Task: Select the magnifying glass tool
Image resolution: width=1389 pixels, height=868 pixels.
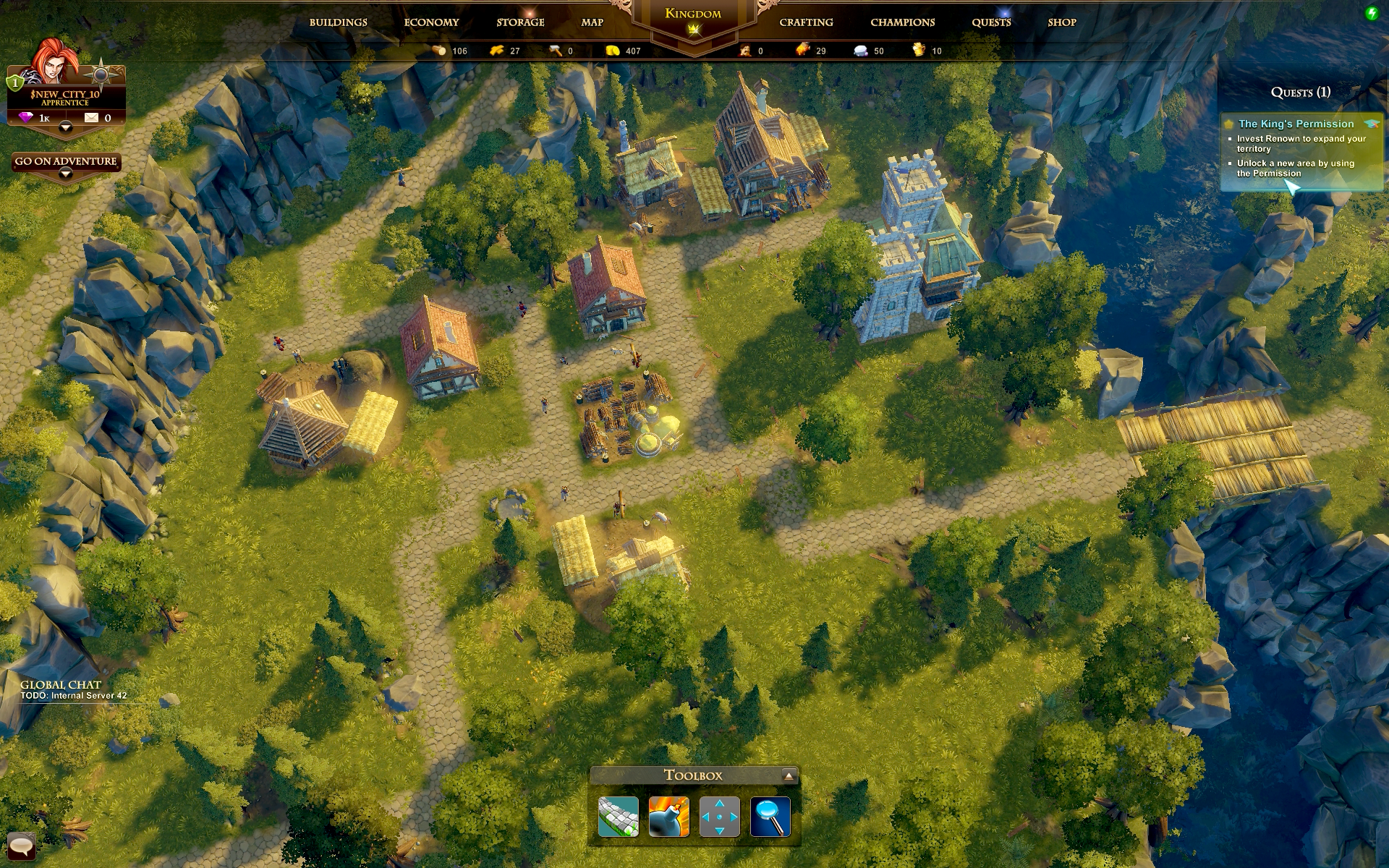Action: coord(770,817)
